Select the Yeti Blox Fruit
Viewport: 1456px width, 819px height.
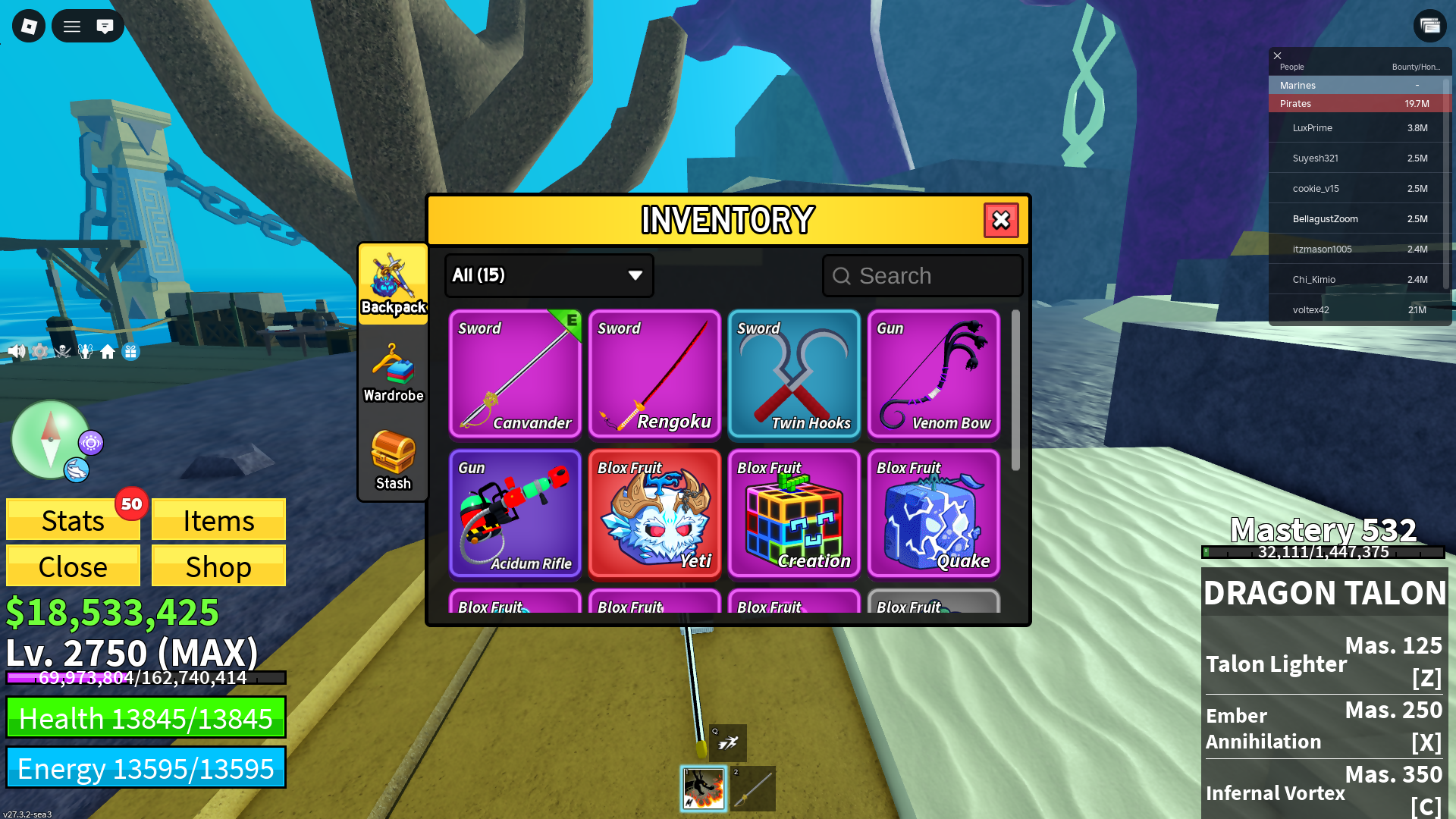(x=654, y=513)
